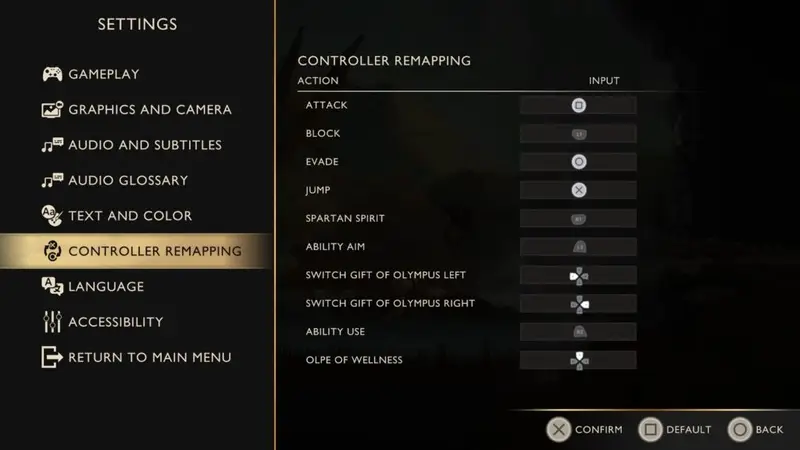Image resolution: width=800 pixels, height=450 pixels.
Task: Rebind the Spartan Spirit input
Action: click(x=578, y=218)
